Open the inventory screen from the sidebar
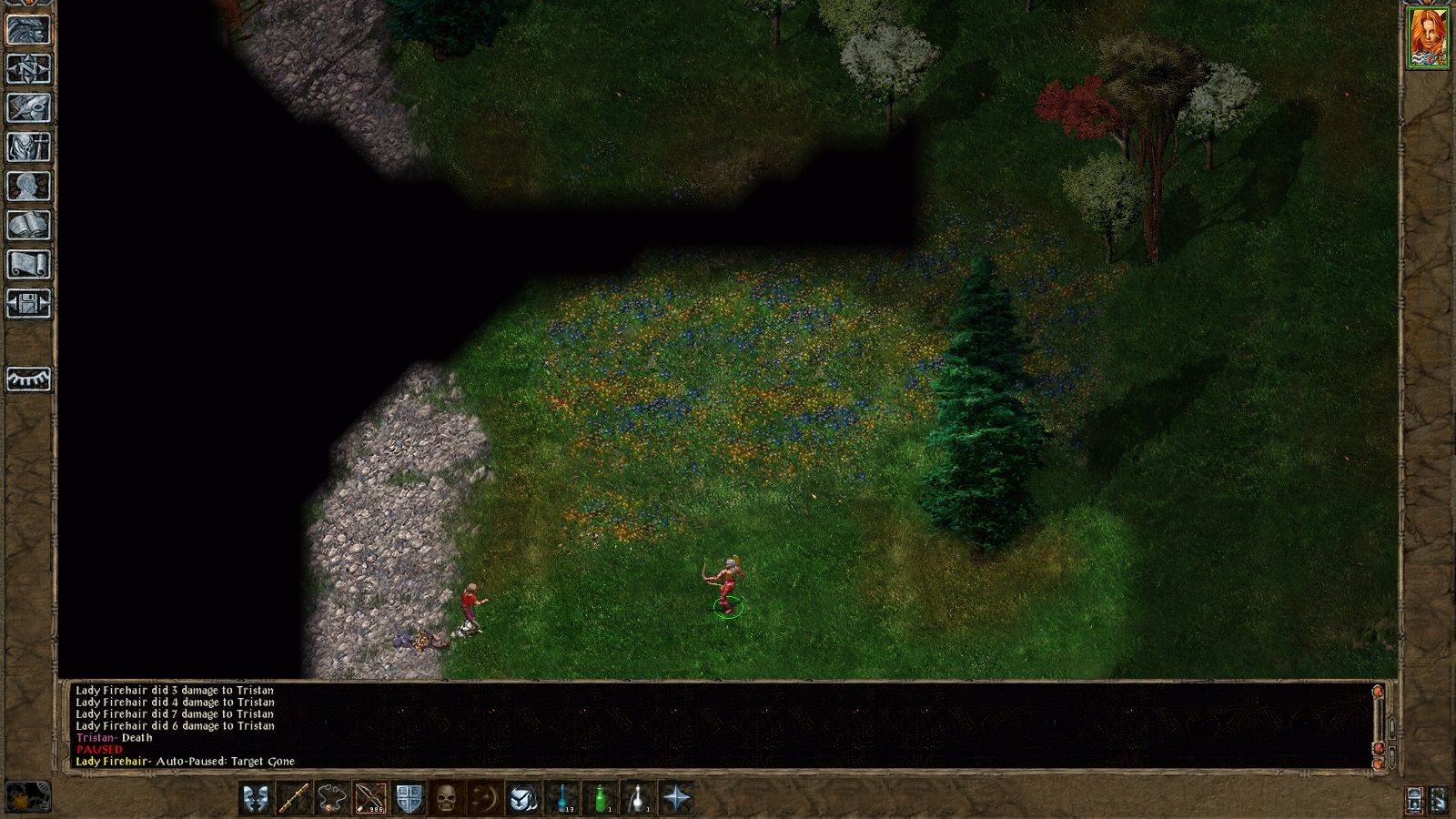The image size is (1456, 819). (29, 147)
